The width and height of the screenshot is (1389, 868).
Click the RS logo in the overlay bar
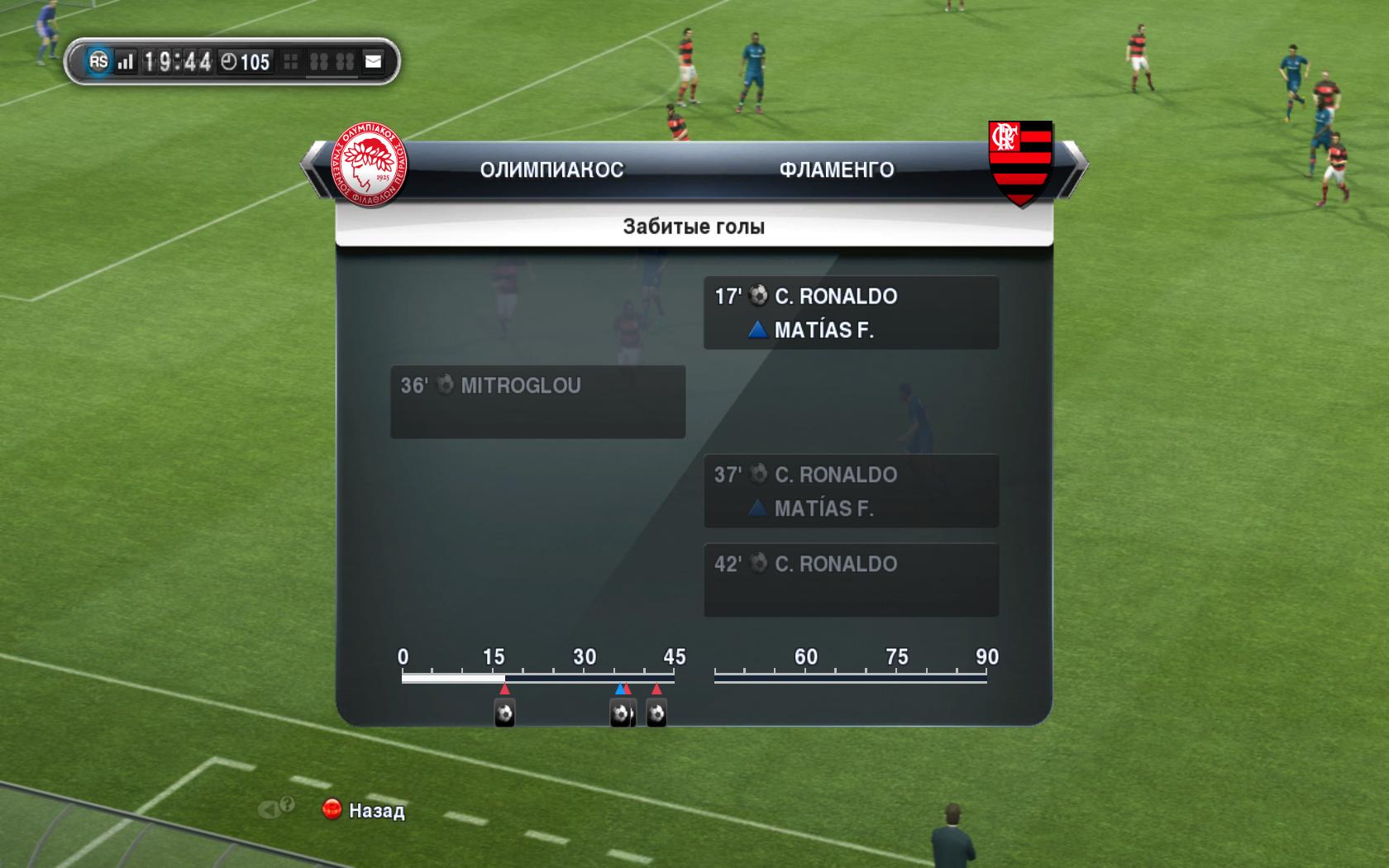pyautogui.click(x=98, y=61)
